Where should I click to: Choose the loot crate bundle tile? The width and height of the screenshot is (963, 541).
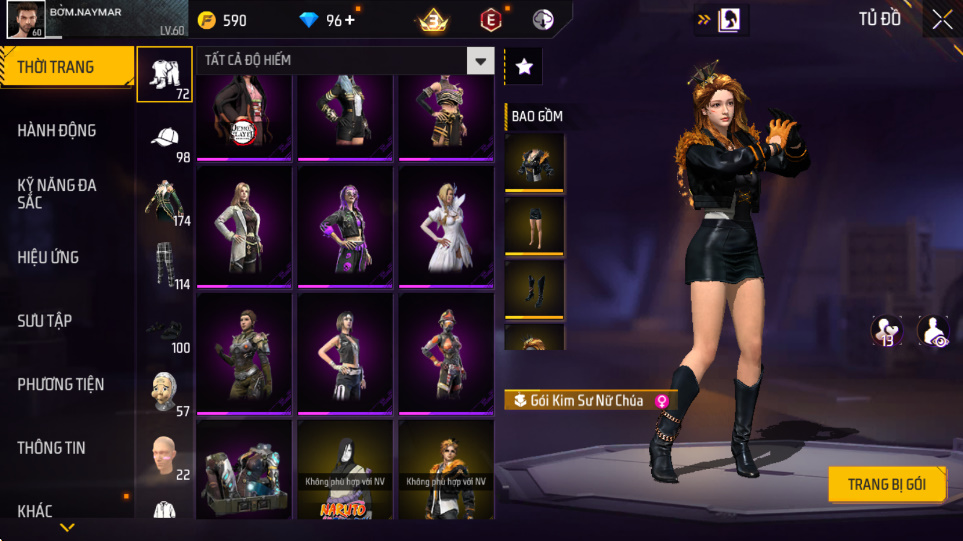click(x=244, y=470)
